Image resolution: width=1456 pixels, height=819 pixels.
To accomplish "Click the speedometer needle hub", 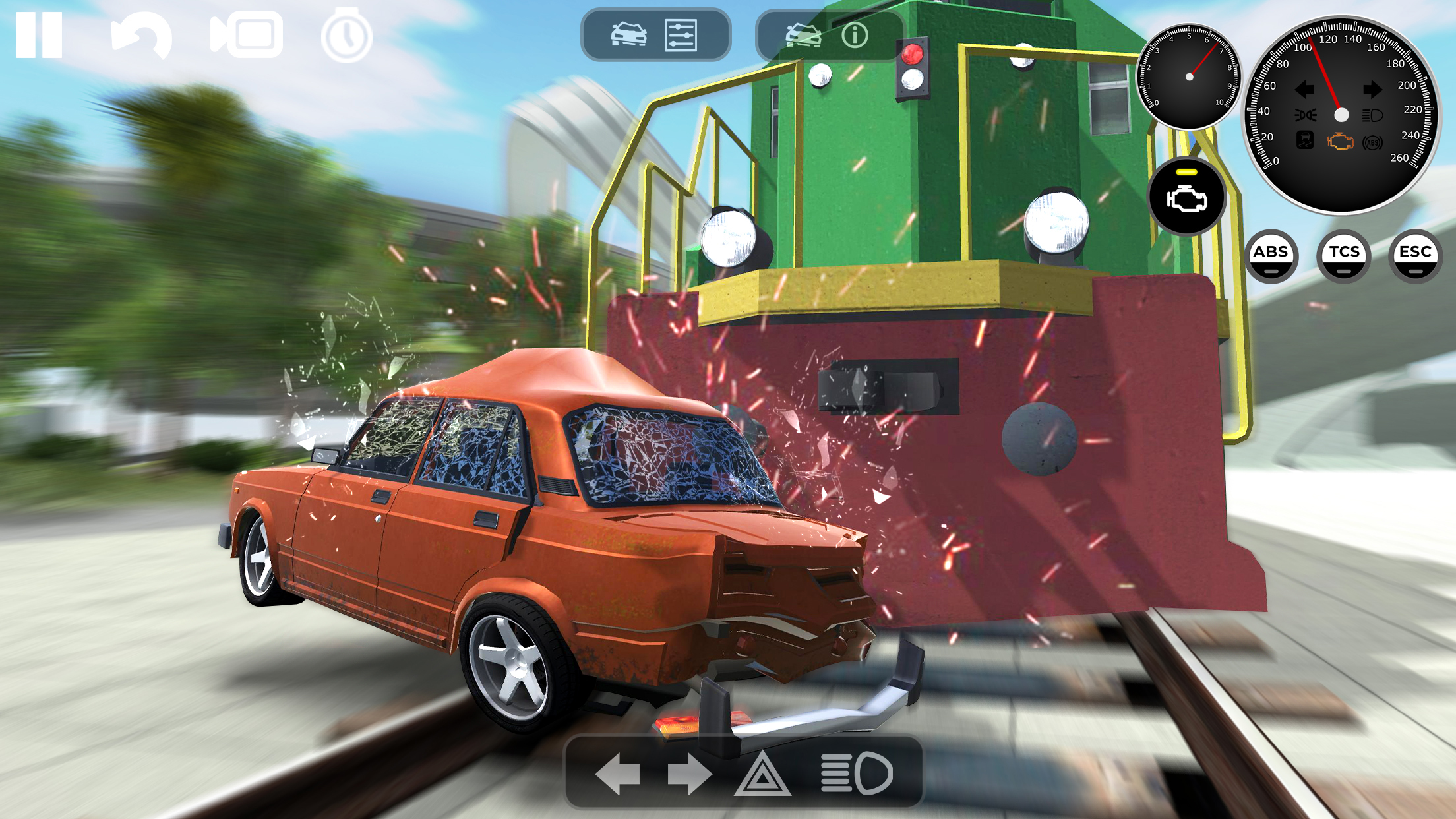I will 1341,115.
